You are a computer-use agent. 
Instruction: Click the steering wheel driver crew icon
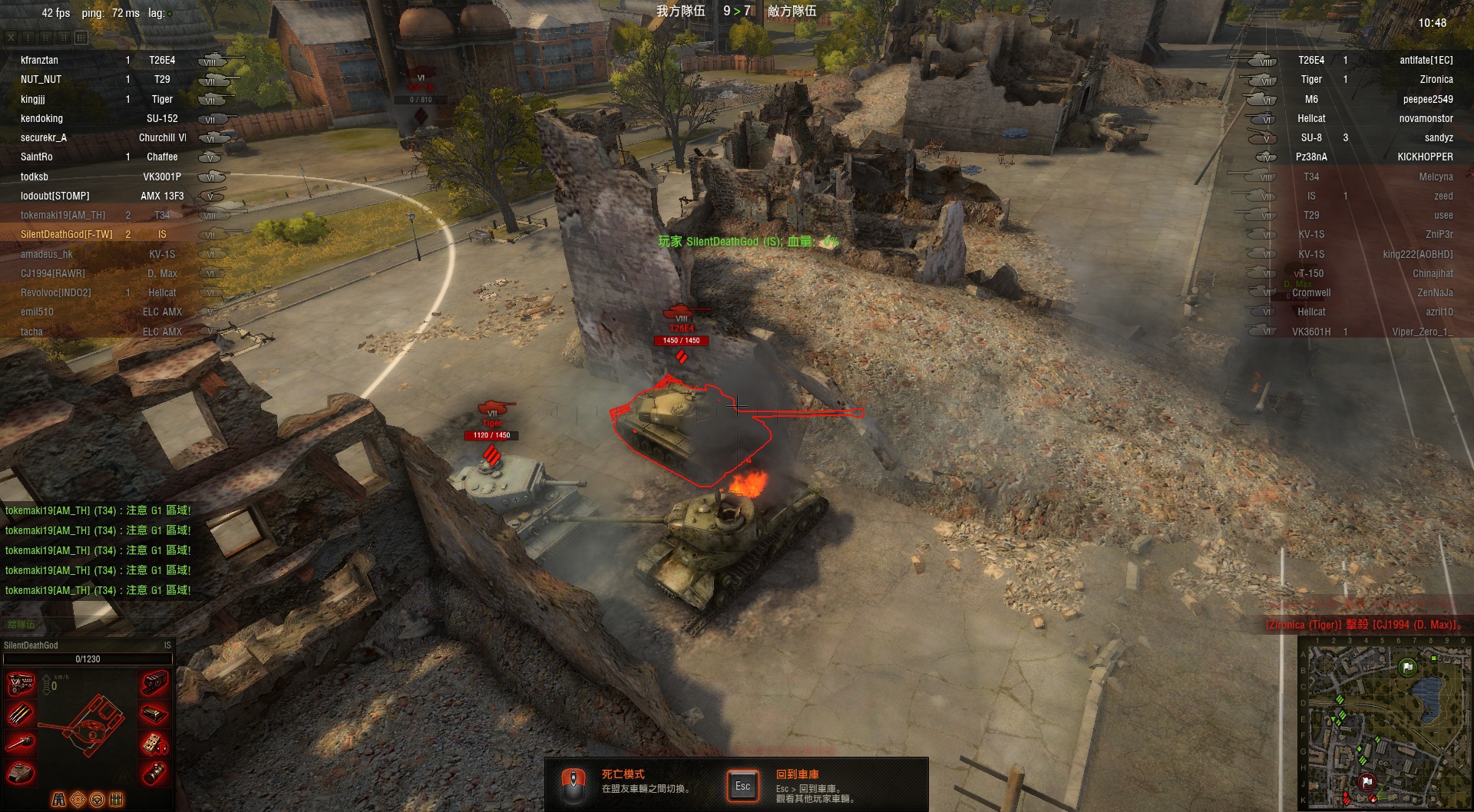(97, 800)
